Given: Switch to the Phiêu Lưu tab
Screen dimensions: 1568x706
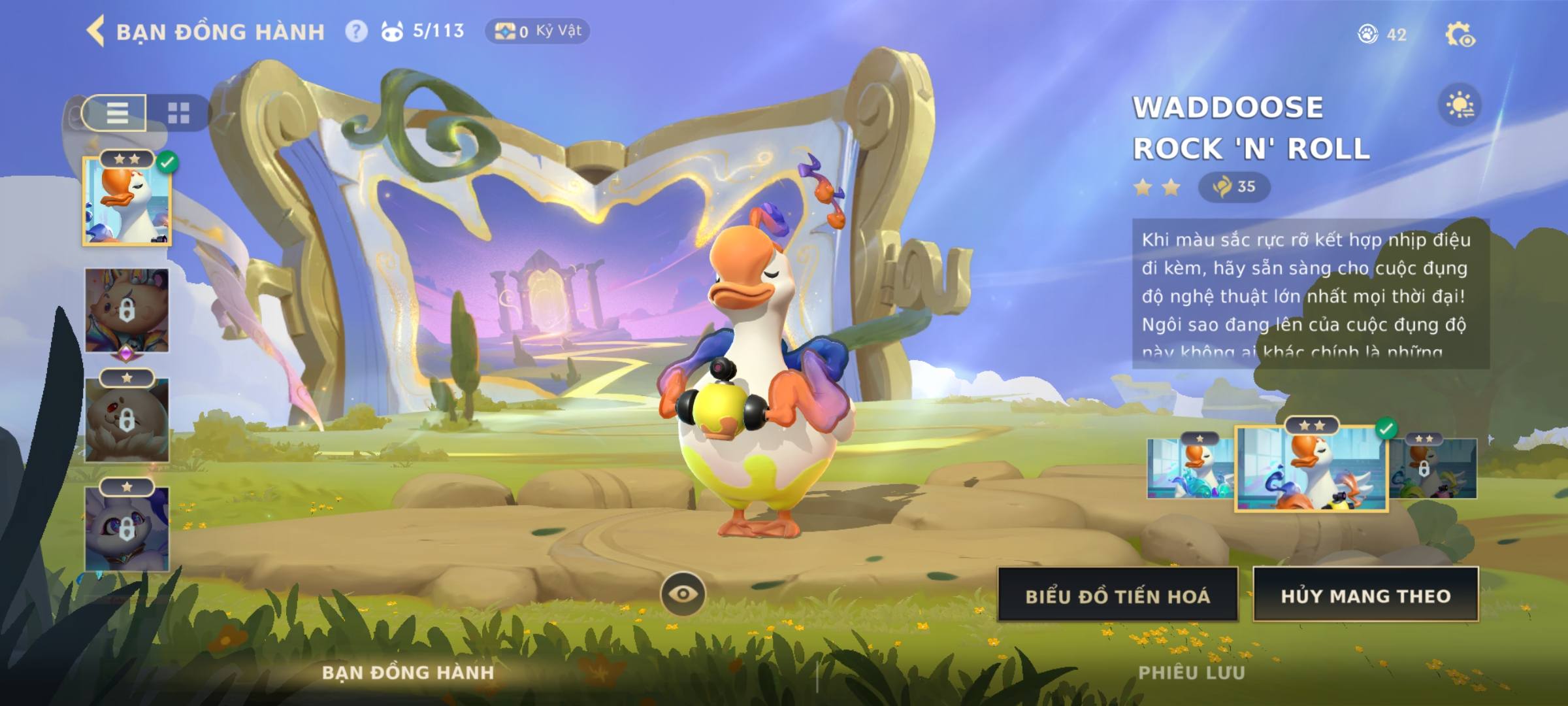Looking at the screenshot, I should (1192, 673).
